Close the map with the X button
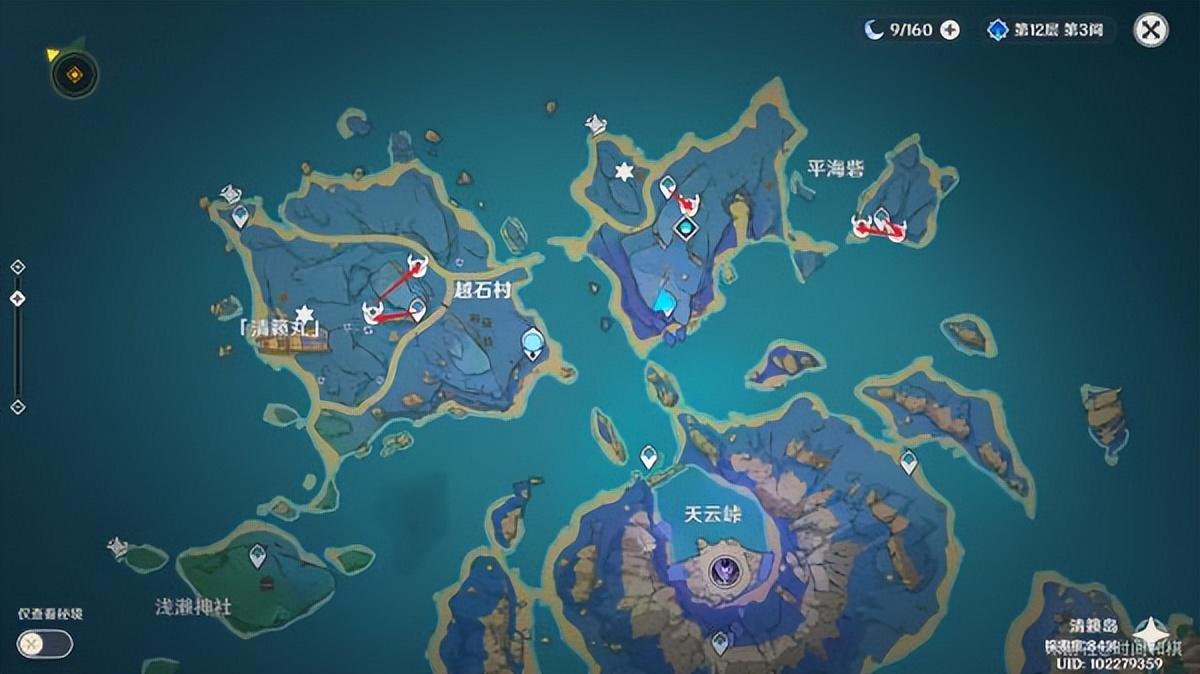 pyautogui.click(x=1151, y=30)
